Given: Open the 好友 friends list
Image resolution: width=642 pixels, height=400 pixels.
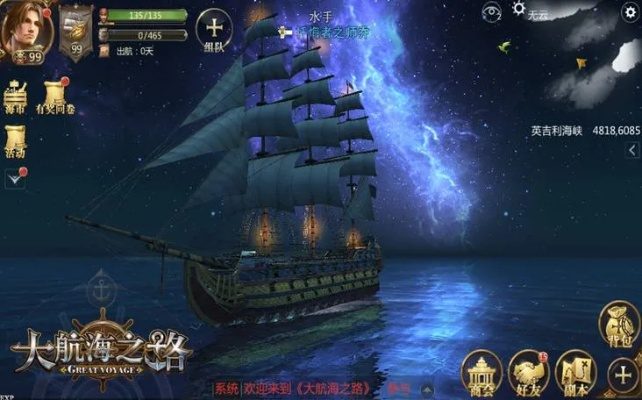Looking at the screenshot, I should point(527,372).
